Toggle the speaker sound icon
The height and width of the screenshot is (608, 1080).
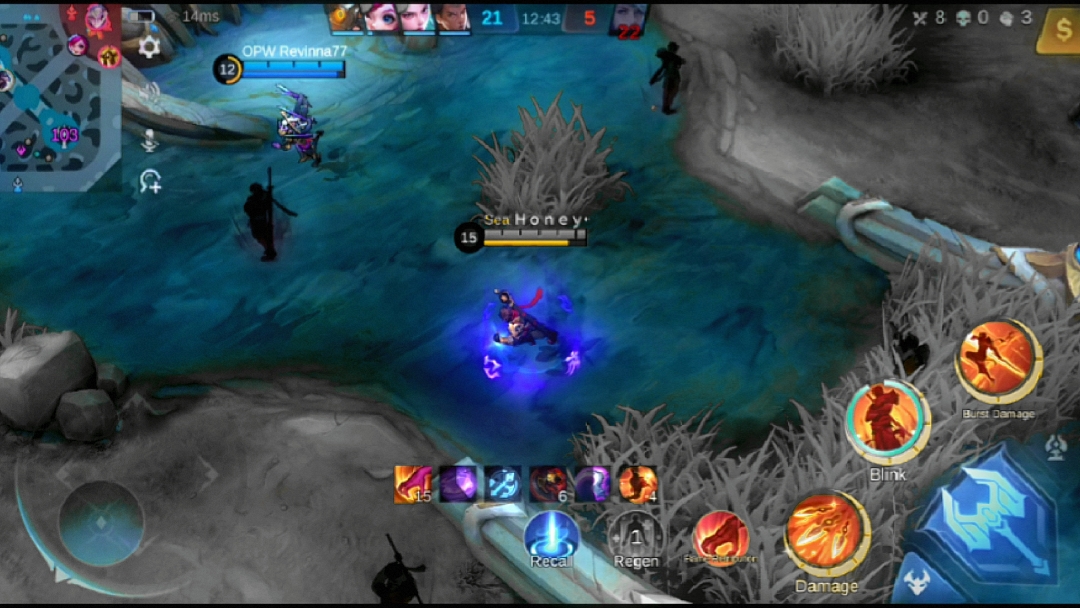(150, 92)
